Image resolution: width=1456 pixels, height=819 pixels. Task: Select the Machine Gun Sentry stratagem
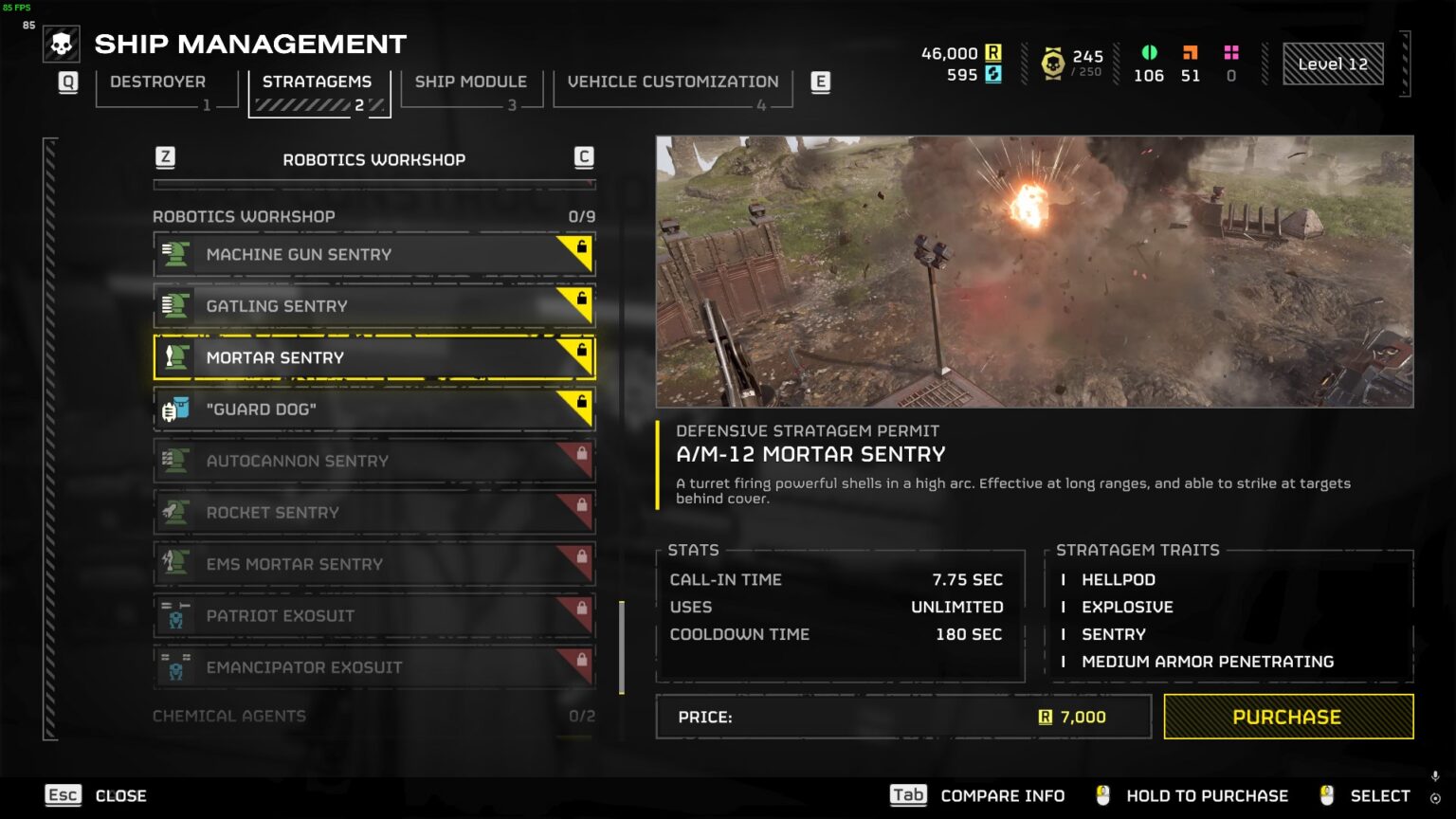[x=373, y=254]
